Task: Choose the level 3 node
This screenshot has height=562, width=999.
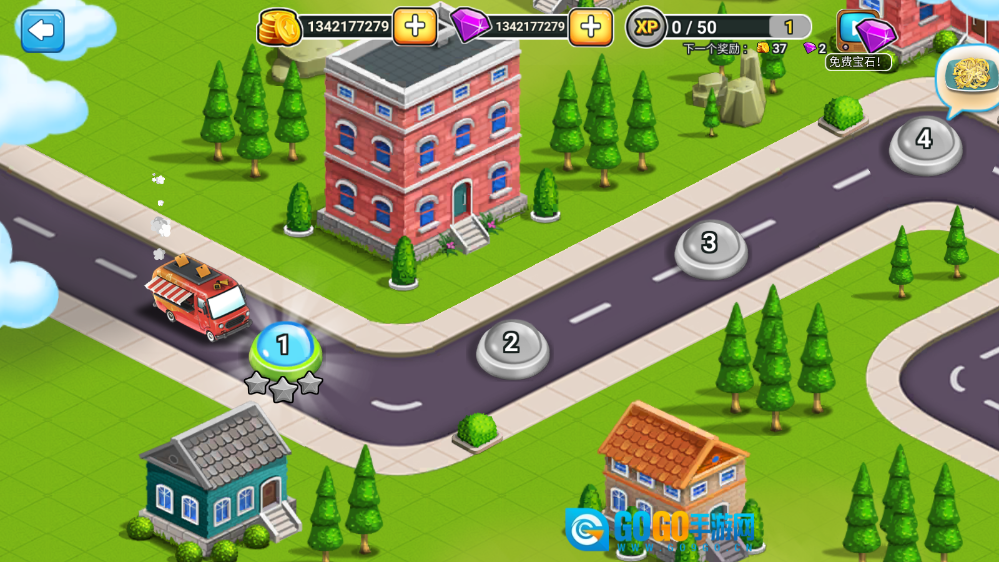Action: 710,245
